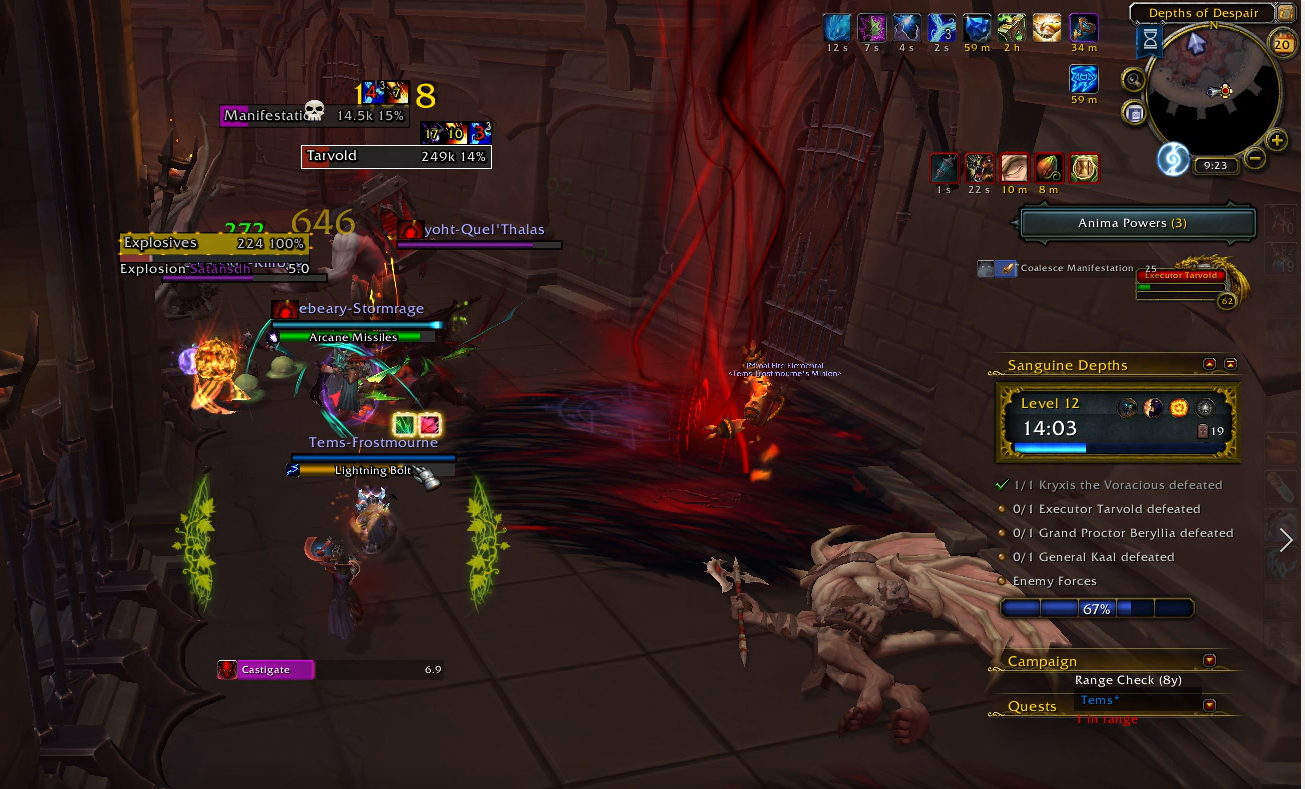
Task: Open the Campaign dropdown arrow
Action: click(1210, 660)
